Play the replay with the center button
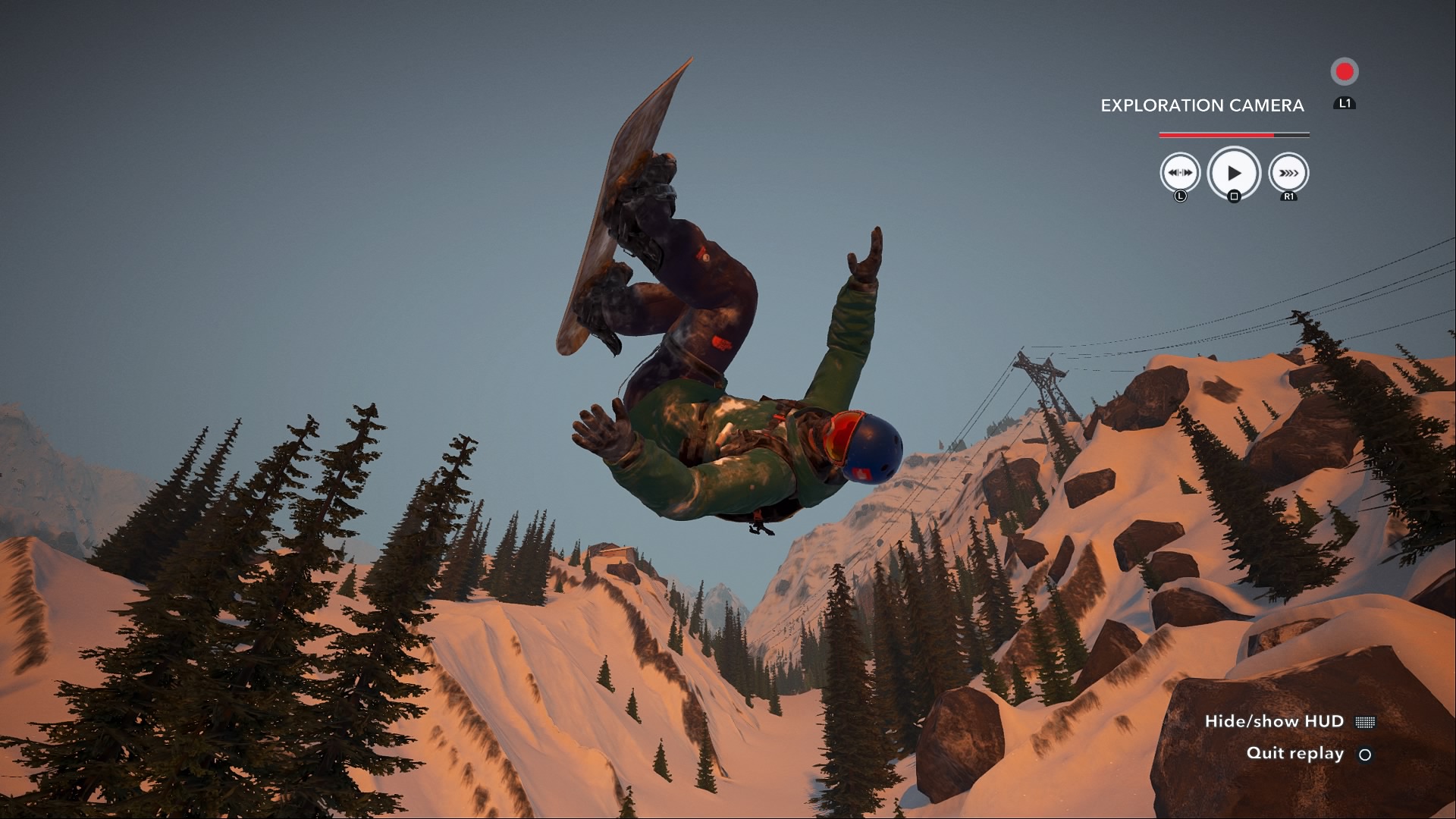 pyautogui.click(x=1234, y=173)
